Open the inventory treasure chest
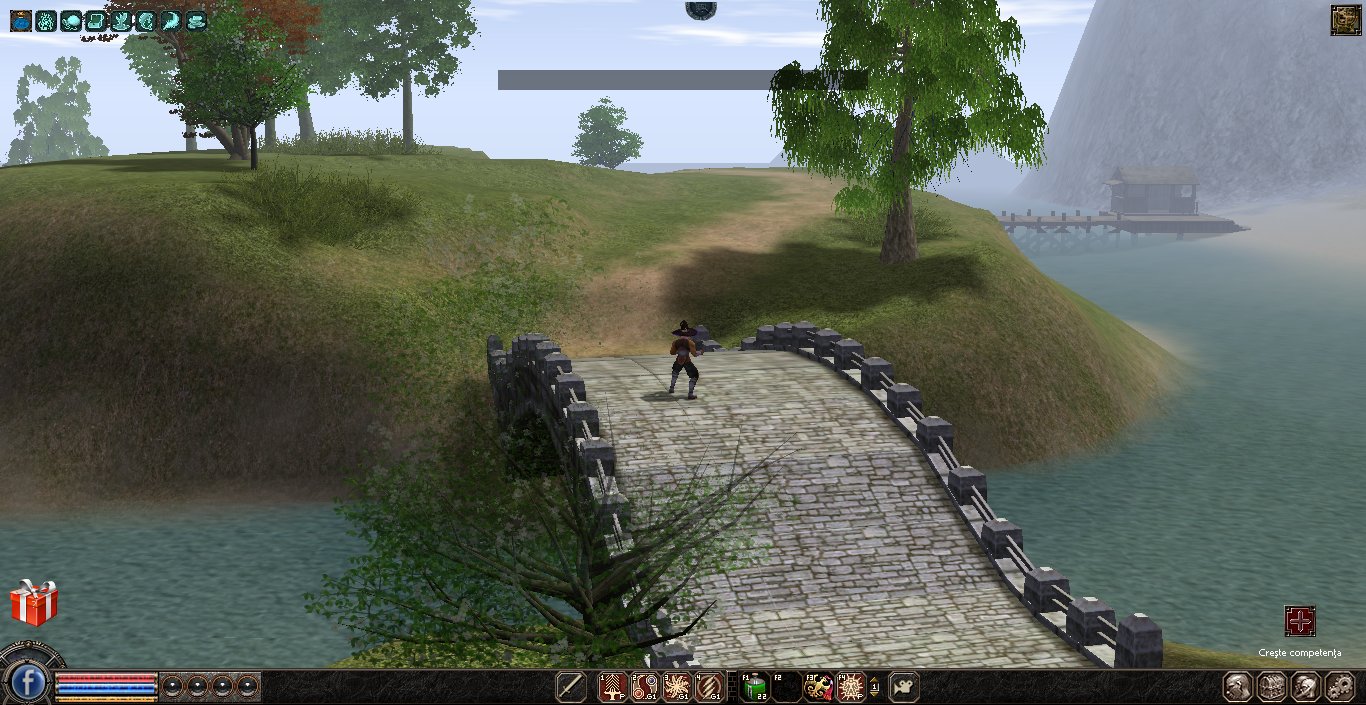1366x705 pixels. coord(1272,687)
